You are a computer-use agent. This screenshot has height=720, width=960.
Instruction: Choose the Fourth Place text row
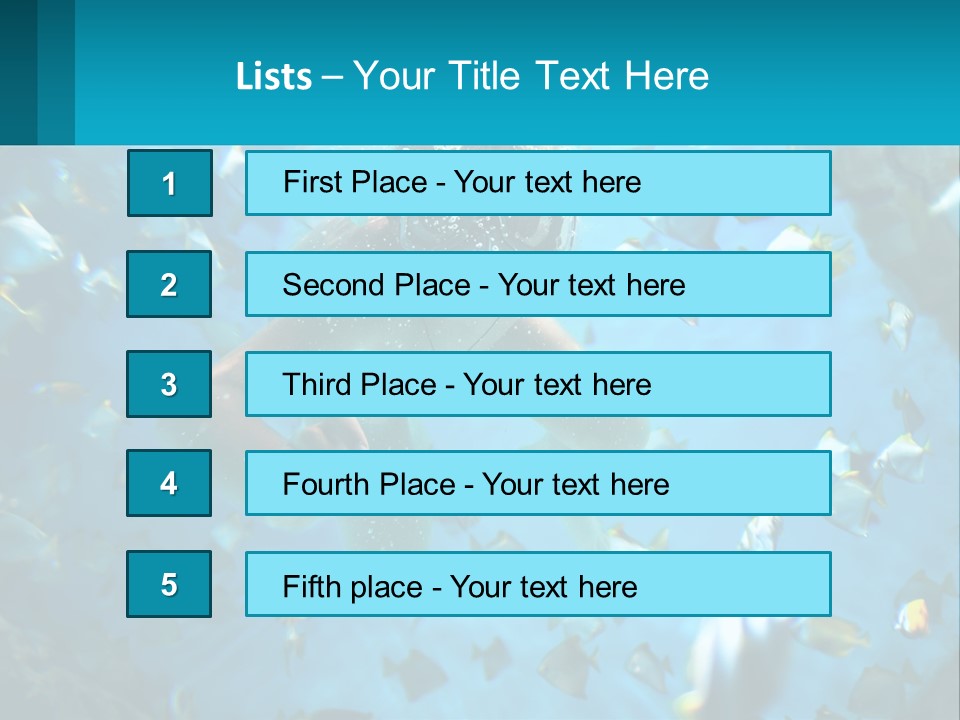(538, 484)
